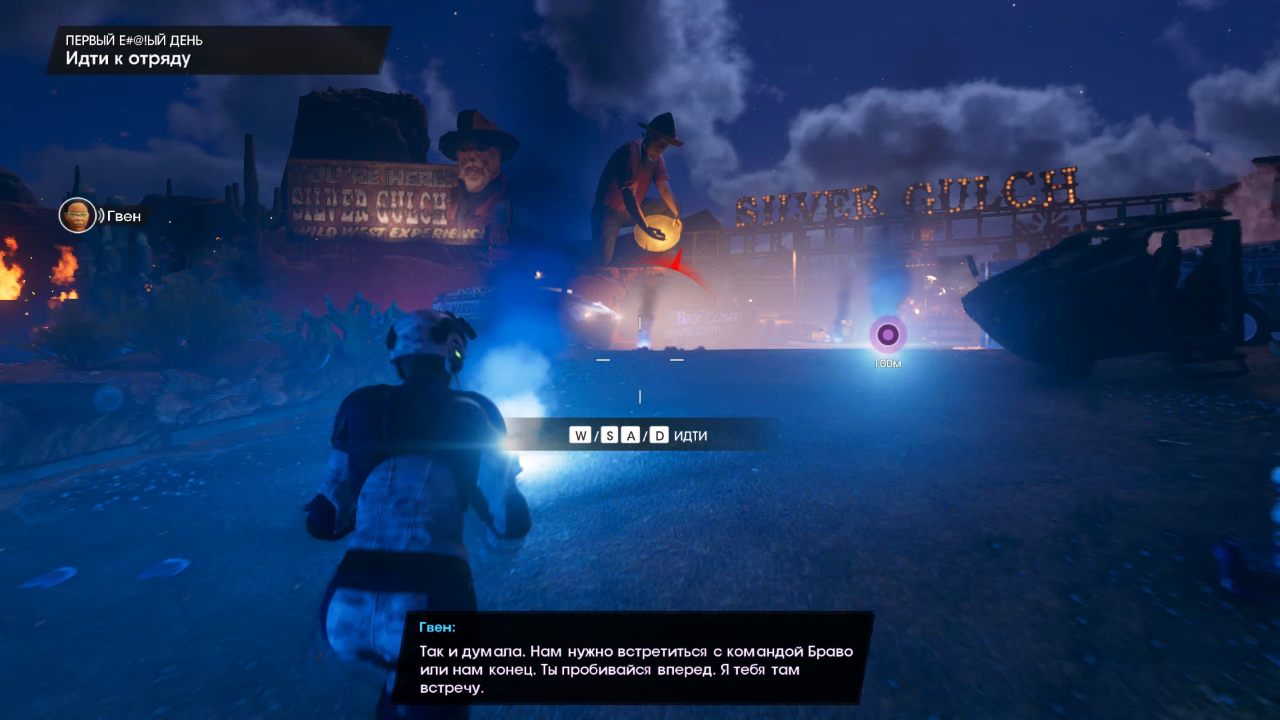The width and height of the screenshot is (1280, 720).
Task: Click the purple objective waypoint marker
Action: tap(887, 335)
